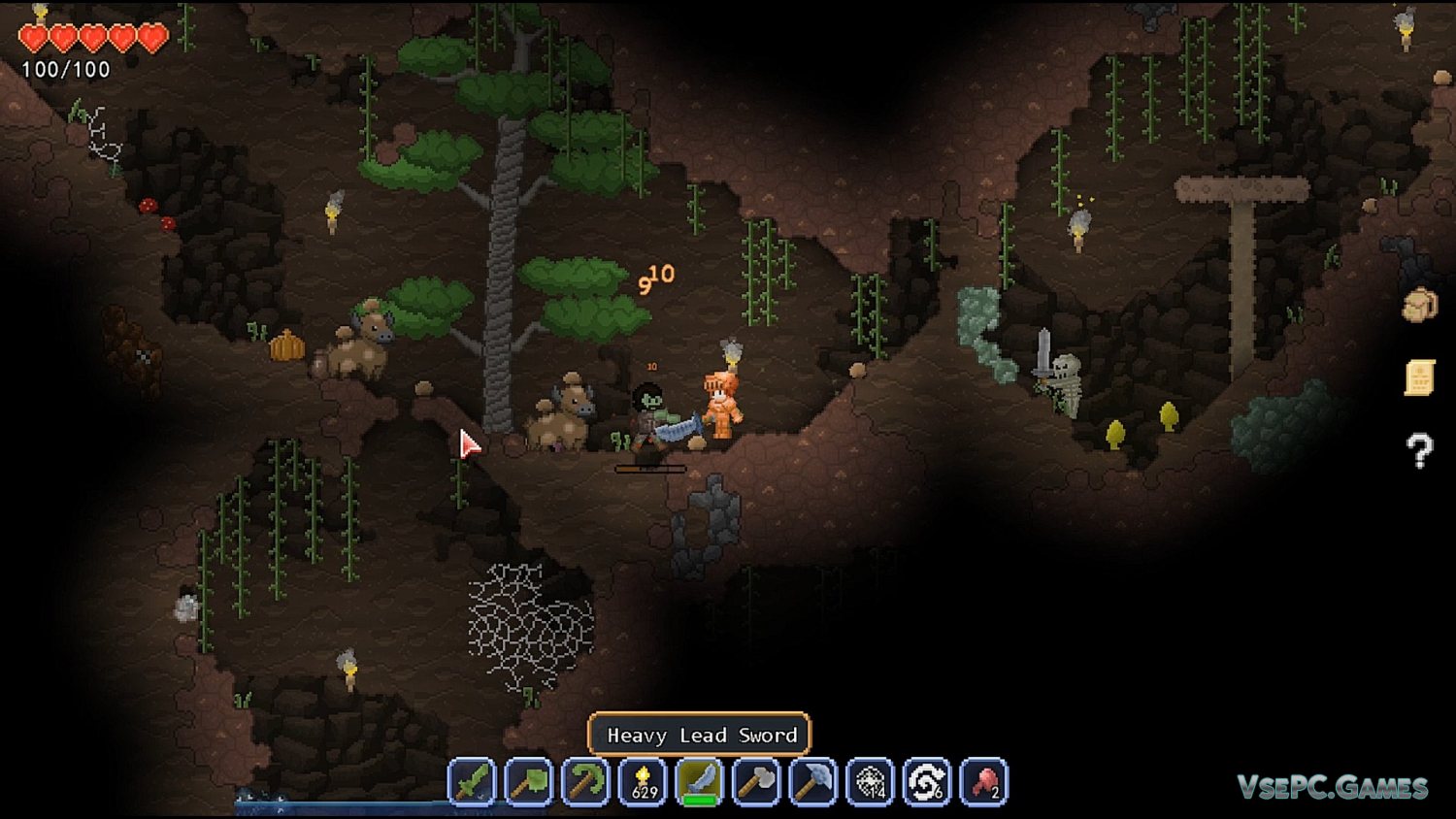Open the scroll journal icon

pos(1419,377)
